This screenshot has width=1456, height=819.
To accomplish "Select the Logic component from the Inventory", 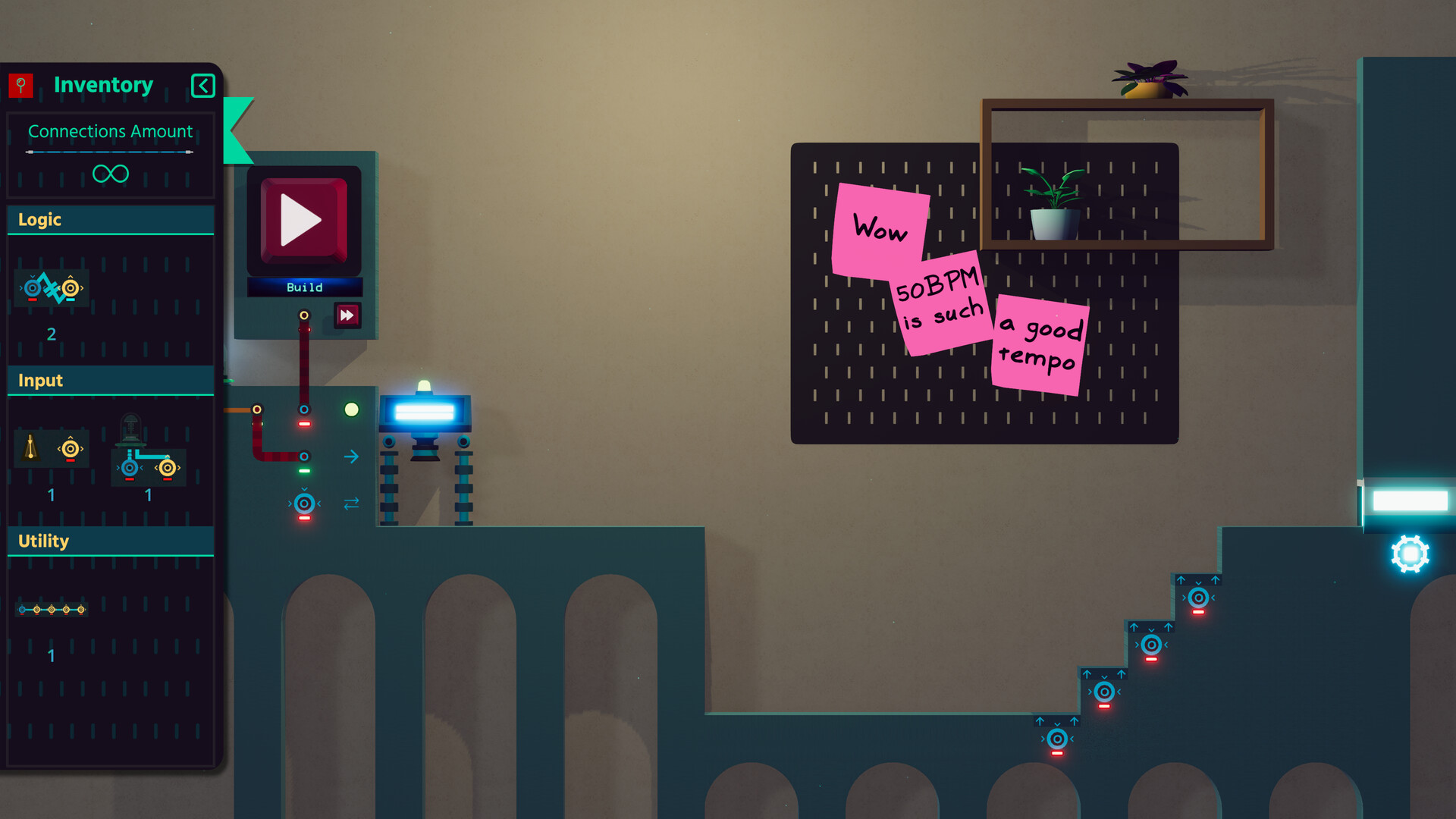I will tap(51, 288).
